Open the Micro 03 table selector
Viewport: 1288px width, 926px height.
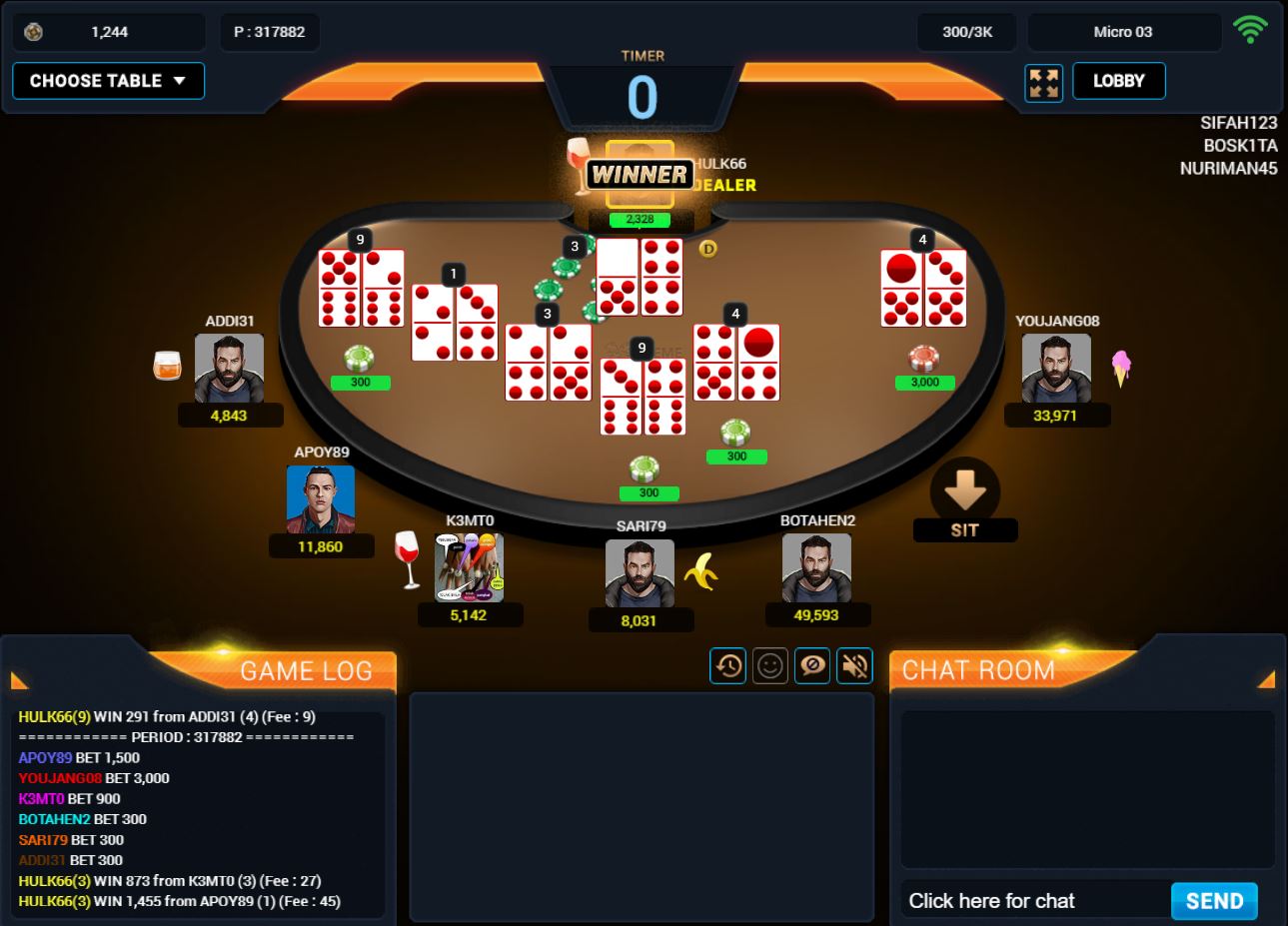(1123, 31)
